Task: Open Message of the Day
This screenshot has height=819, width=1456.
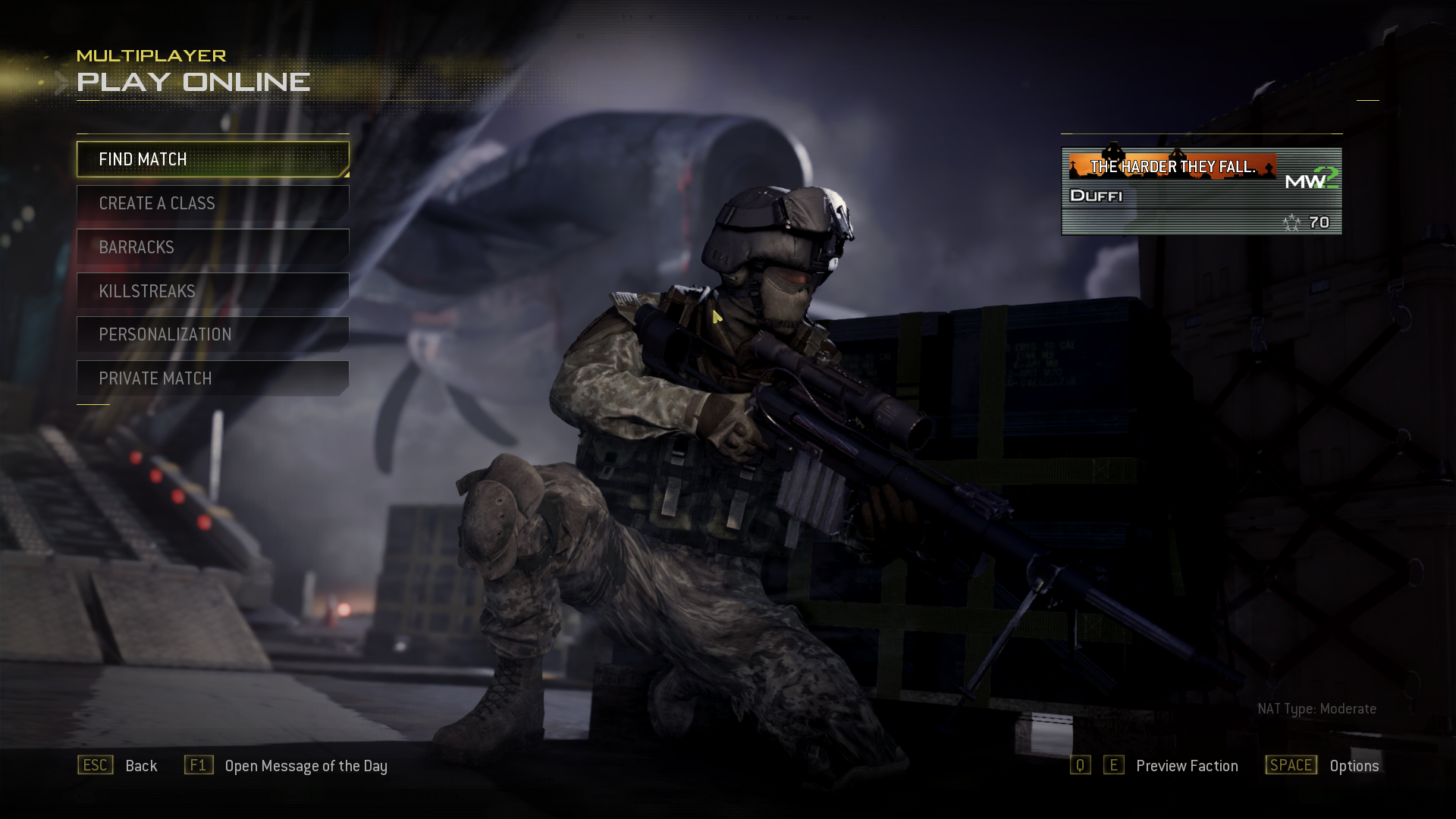Action: (x=306, y=766)
